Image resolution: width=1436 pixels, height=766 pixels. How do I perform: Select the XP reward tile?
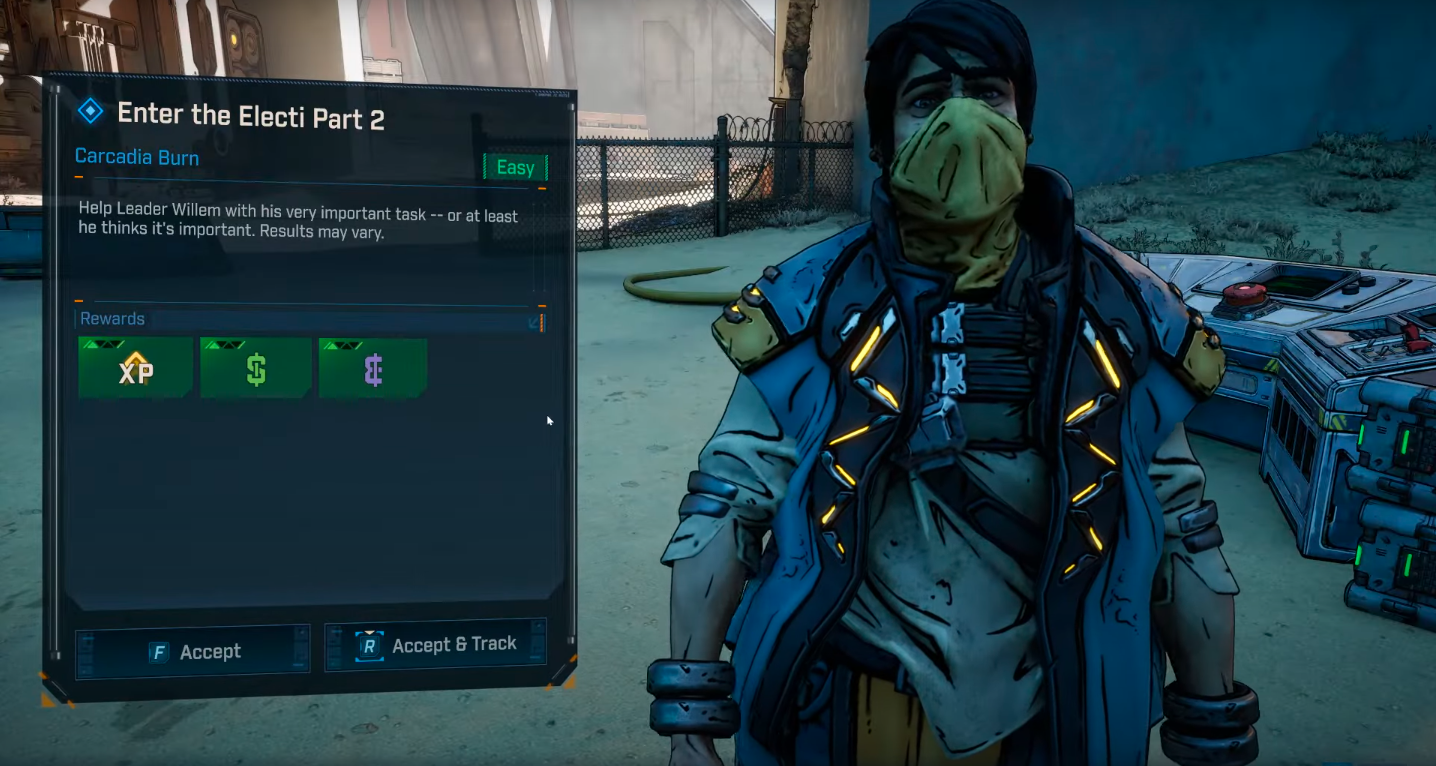(x=136, y=368)
